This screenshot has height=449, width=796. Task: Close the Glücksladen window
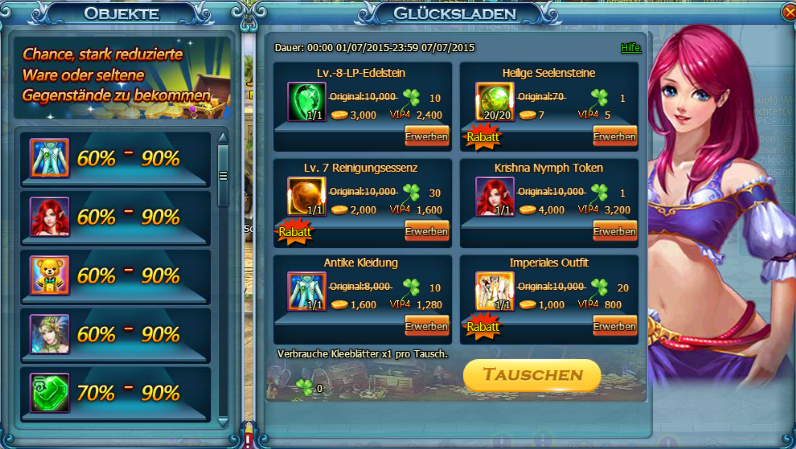tap(786, 12)
